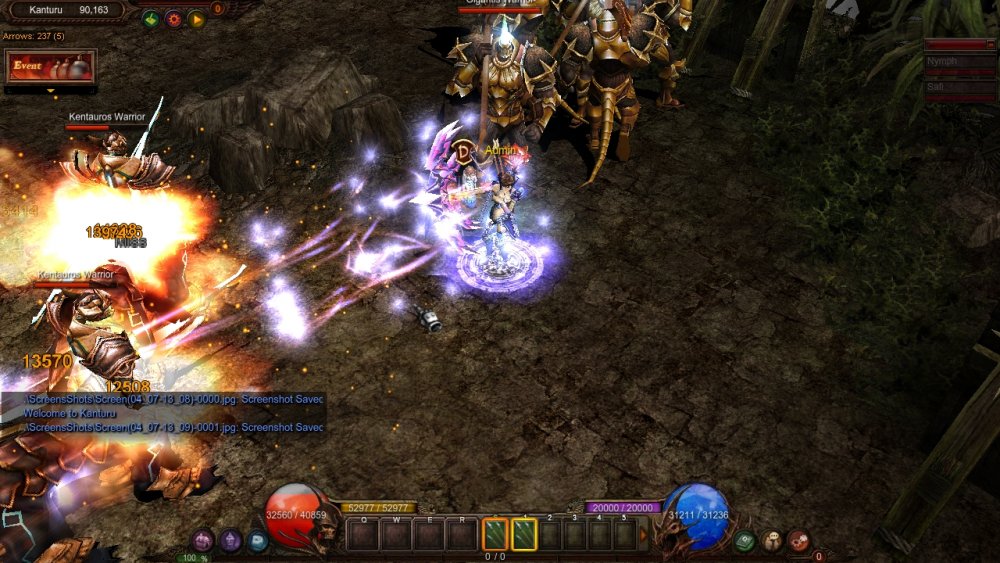Click the red square on party panel header
1000x563 pixels.
(x=992, y=45)
